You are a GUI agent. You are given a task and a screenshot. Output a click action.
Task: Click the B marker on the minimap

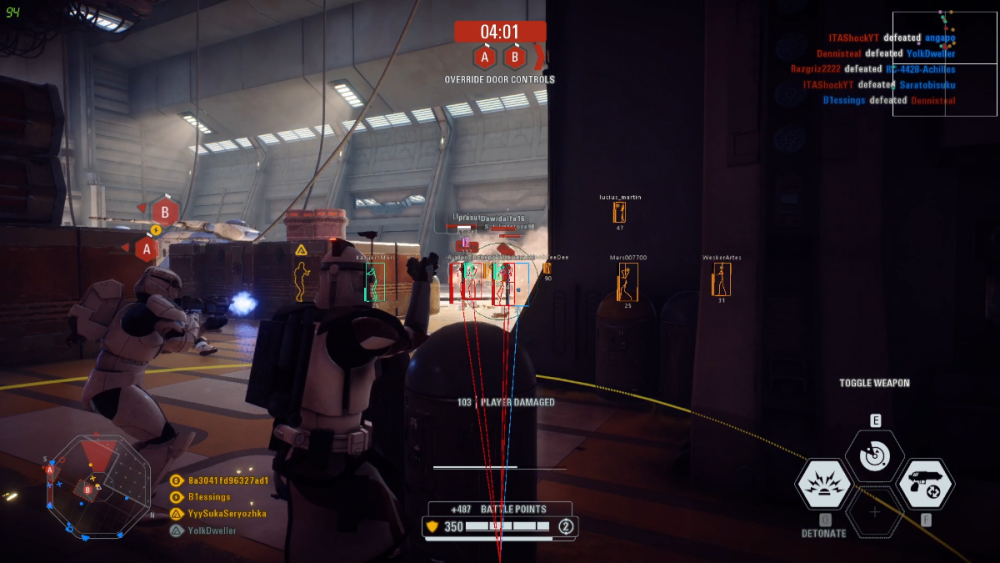[89, 489]
